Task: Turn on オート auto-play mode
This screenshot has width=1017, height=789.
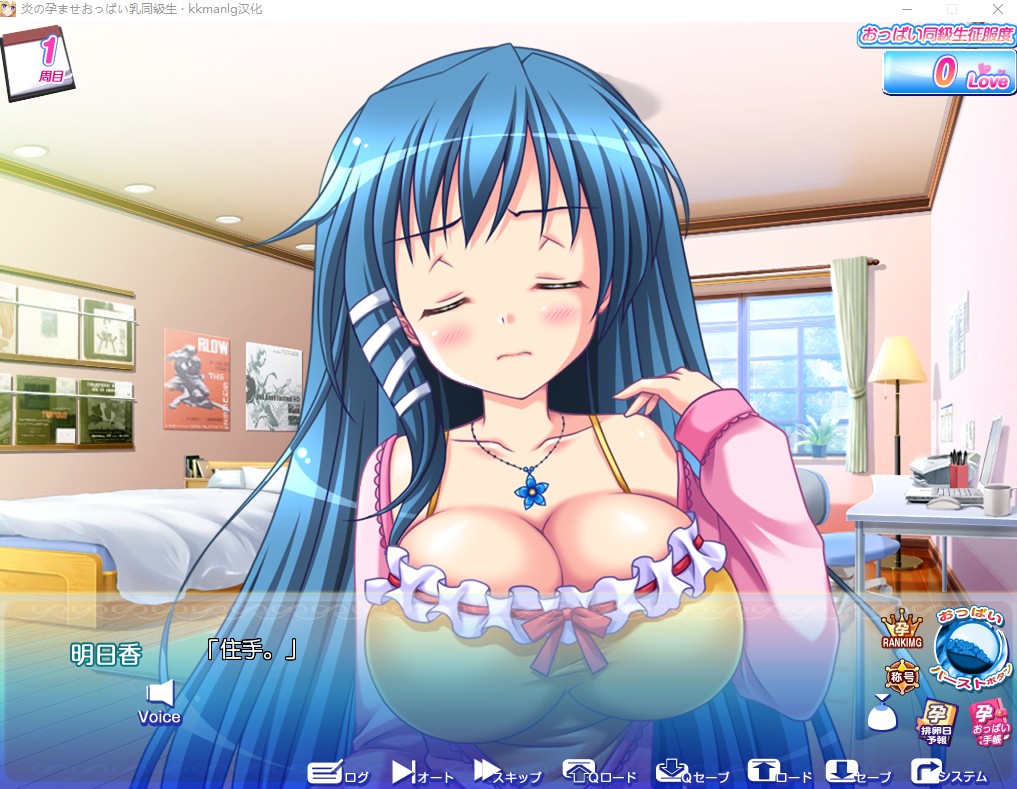Action: [422, 773]
